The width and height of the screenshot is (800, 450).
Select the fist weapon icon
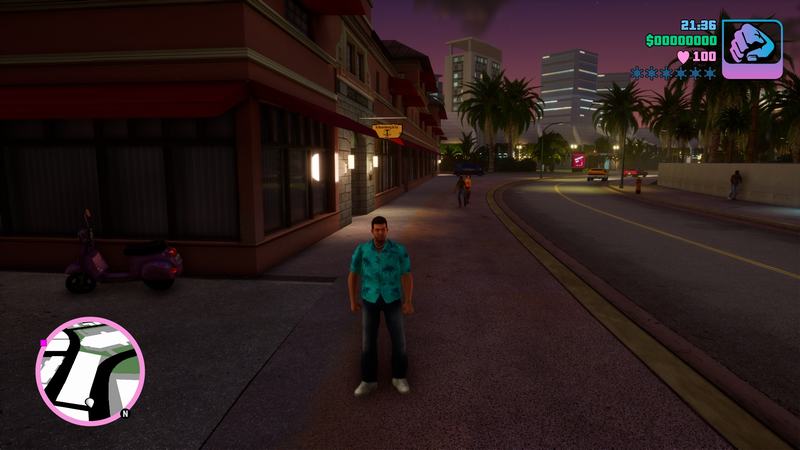(751, 46)
